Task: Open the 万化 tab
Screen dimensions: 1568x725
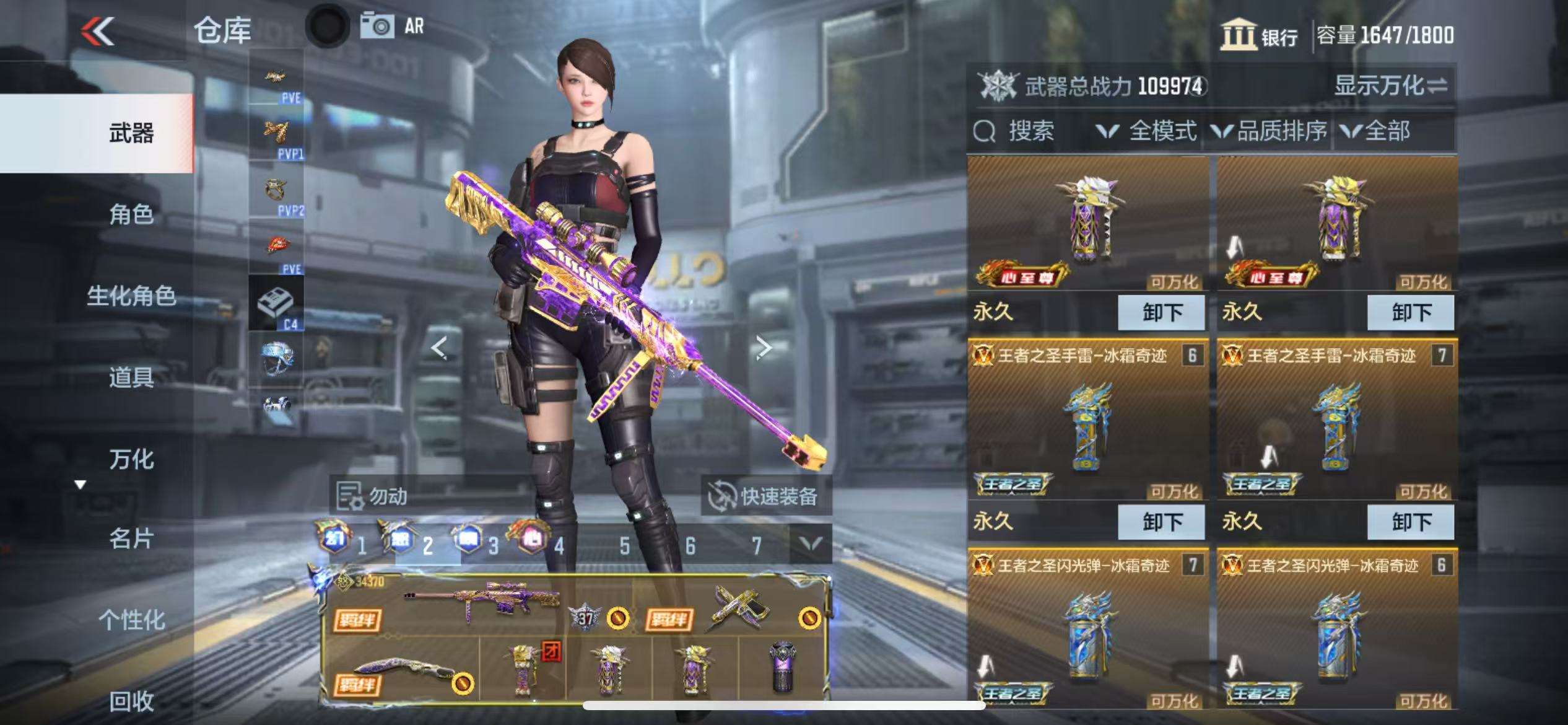Action: (131, 459)
